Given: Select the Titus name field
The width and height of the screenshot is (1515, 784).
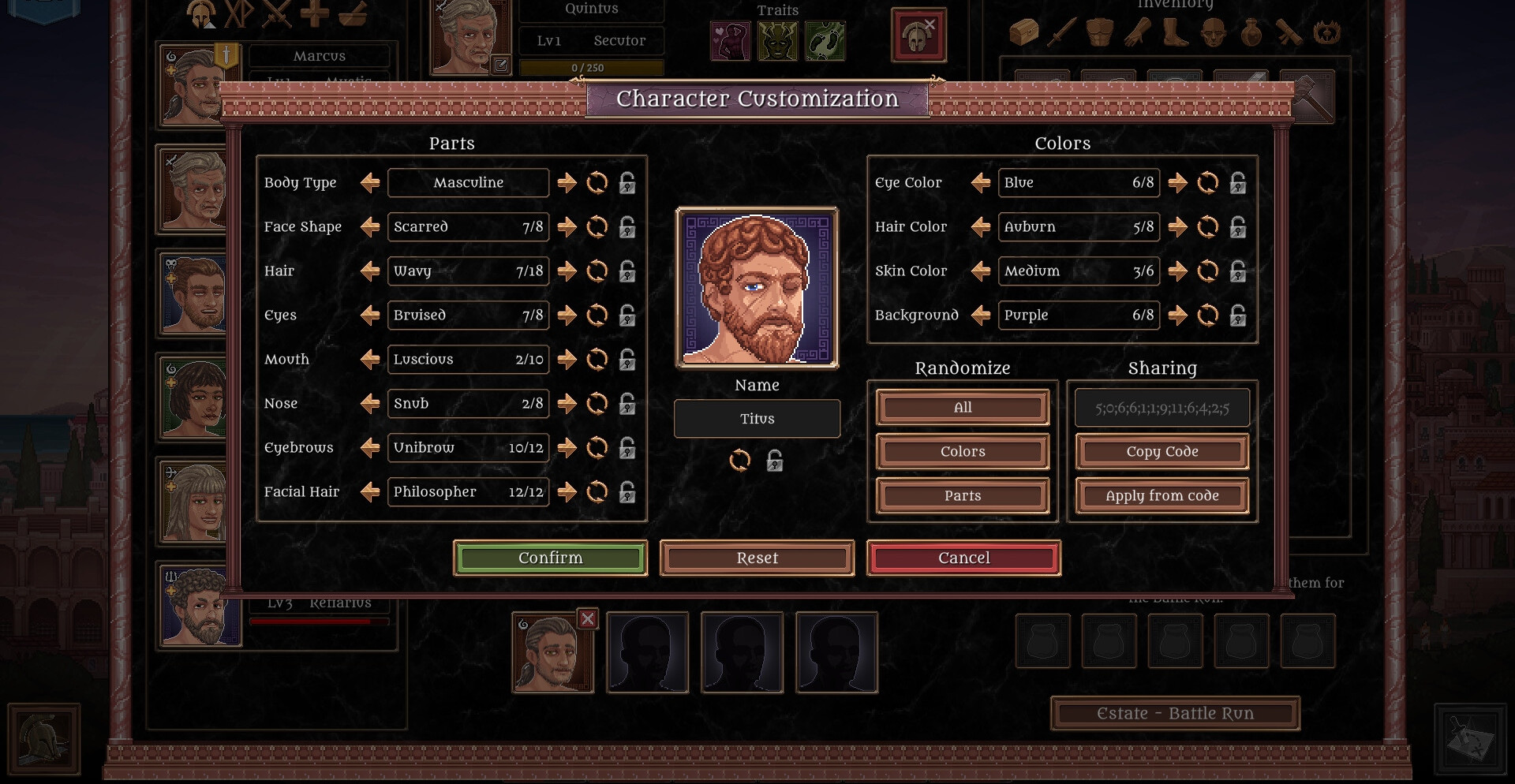Looking at the screenshot, I should [757, 419].
